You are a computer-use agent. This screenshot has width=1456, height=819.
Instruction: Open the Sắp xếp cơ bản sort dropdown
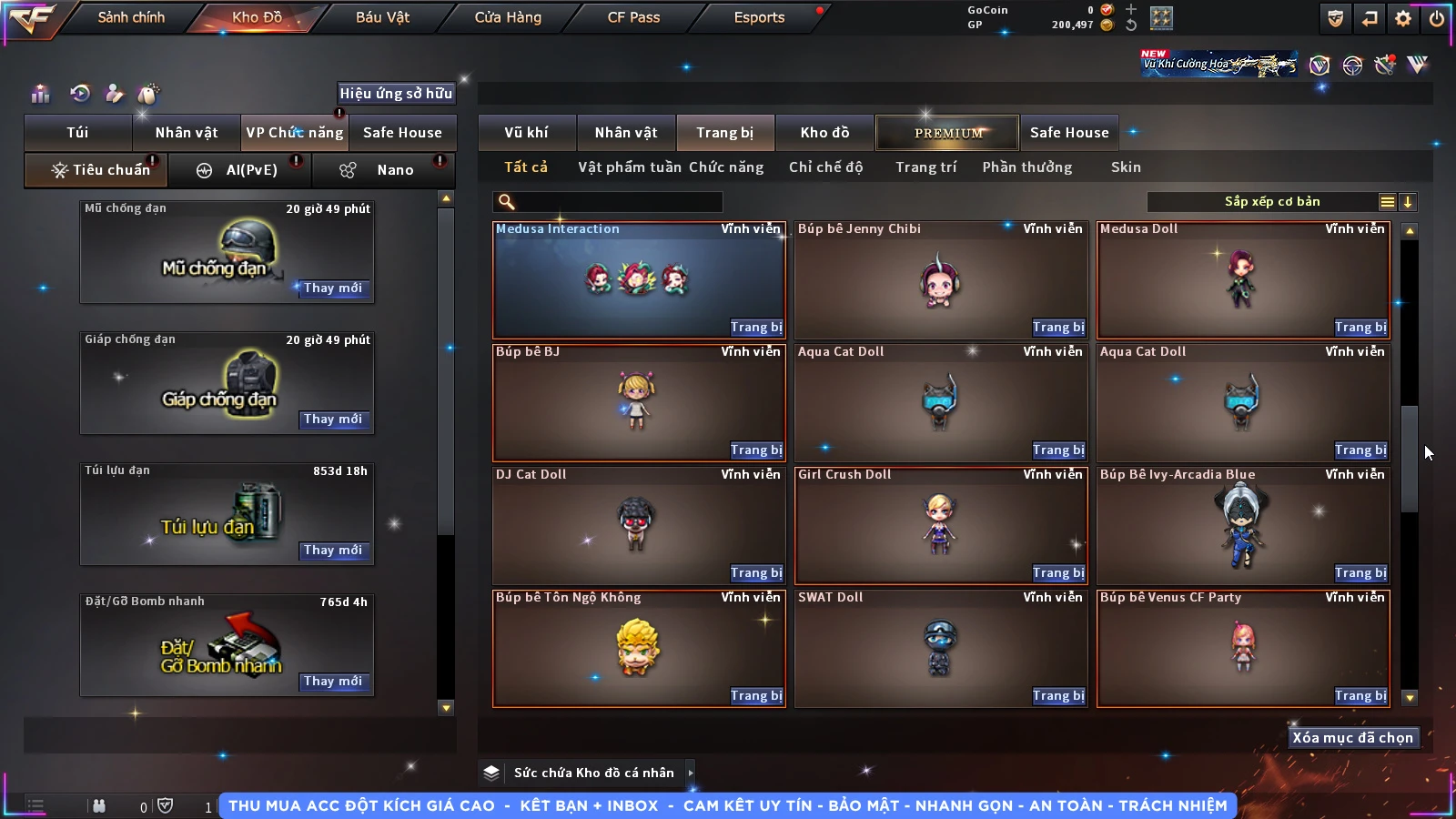pyautogui.click(x=1272, y=202)
